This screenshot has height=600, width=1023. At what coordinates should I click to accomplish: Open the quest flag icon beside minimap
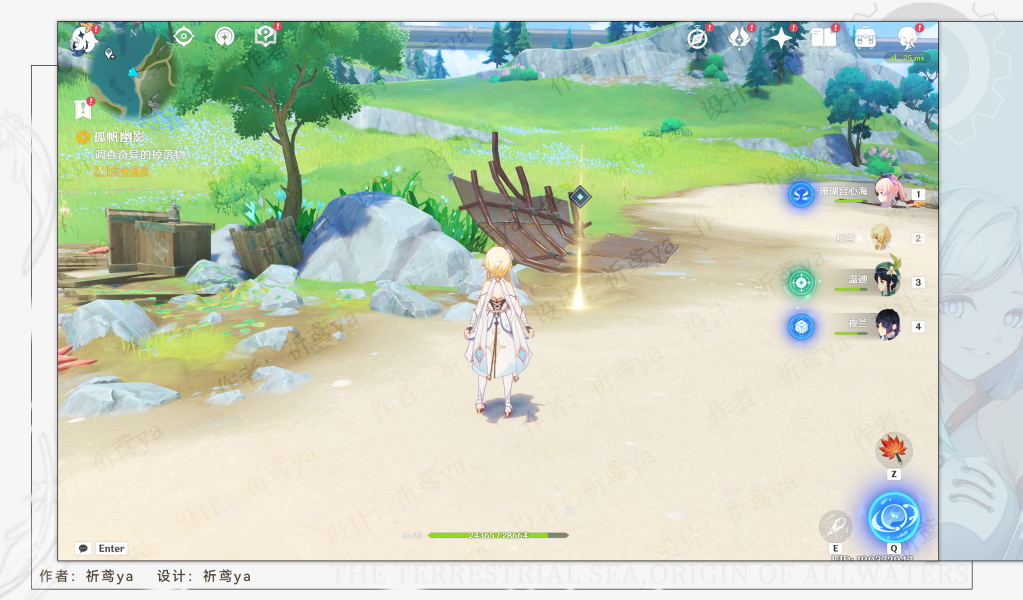pos(83,109)
